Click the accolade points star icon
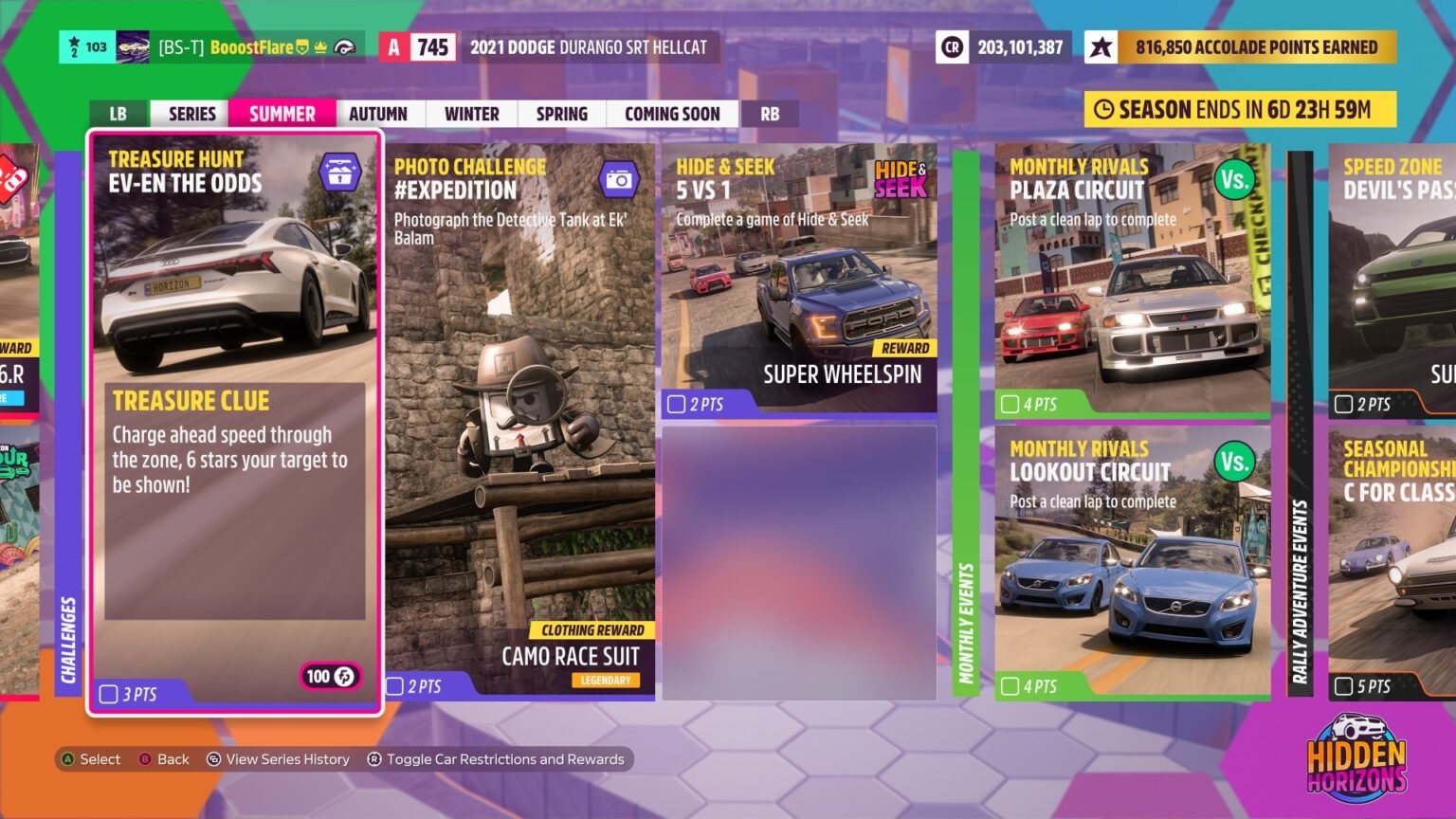Viewport: 1456px width, 819px height. point(1100,45)
